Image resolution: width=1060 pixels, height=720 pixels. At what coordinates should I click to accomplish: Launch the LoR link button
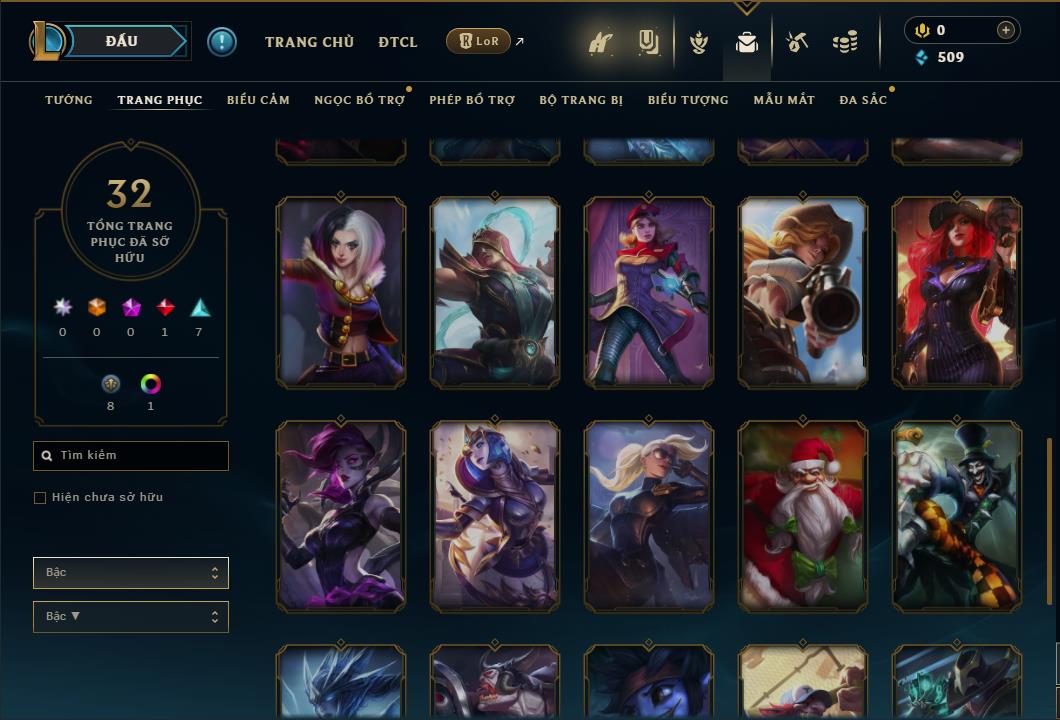[x=478, y=41]
